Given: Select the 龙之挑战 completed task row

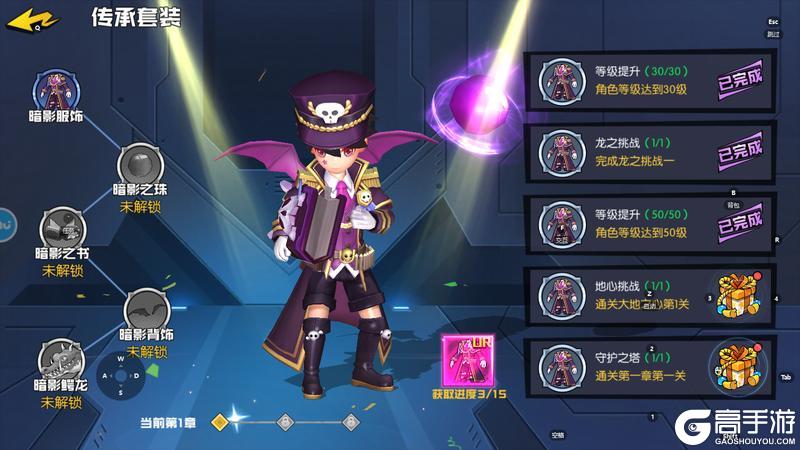Looking at the screenshot, I should point(650,153).
